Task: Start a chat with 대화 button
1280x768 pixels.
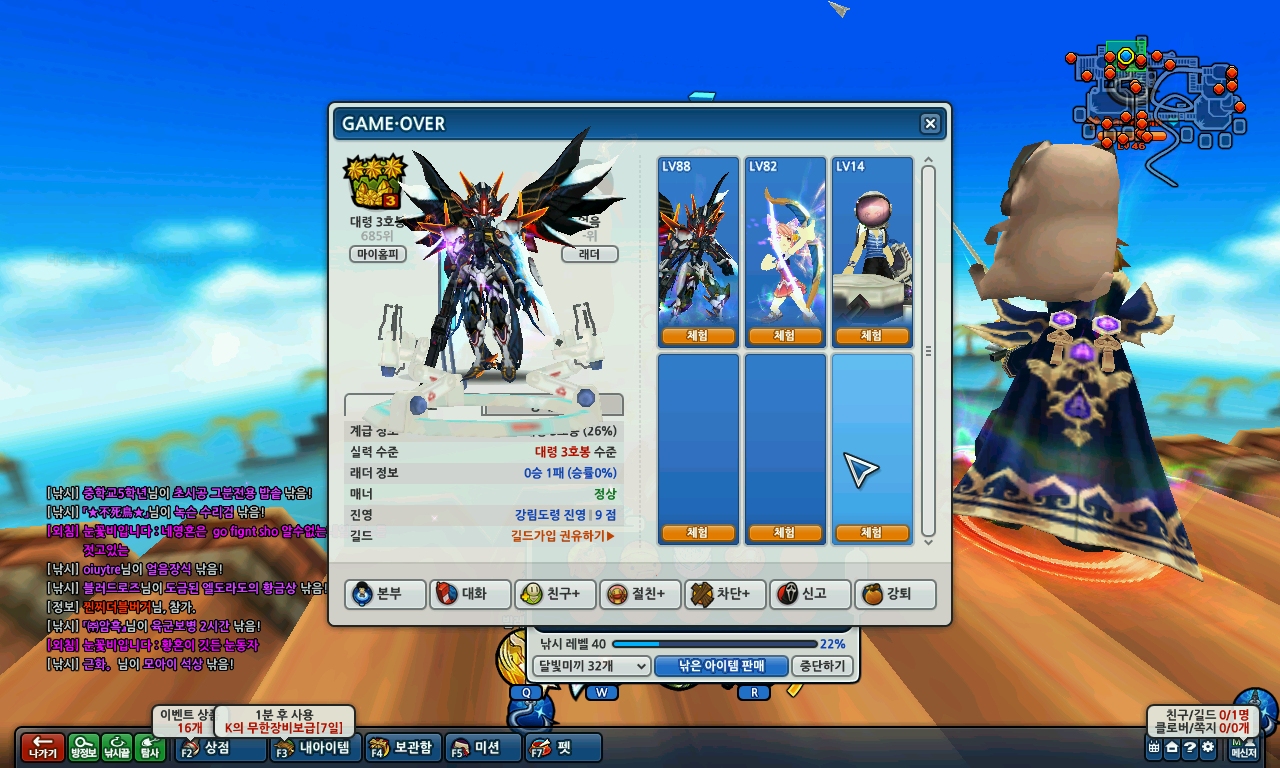Action: click(x=471, y=594)
